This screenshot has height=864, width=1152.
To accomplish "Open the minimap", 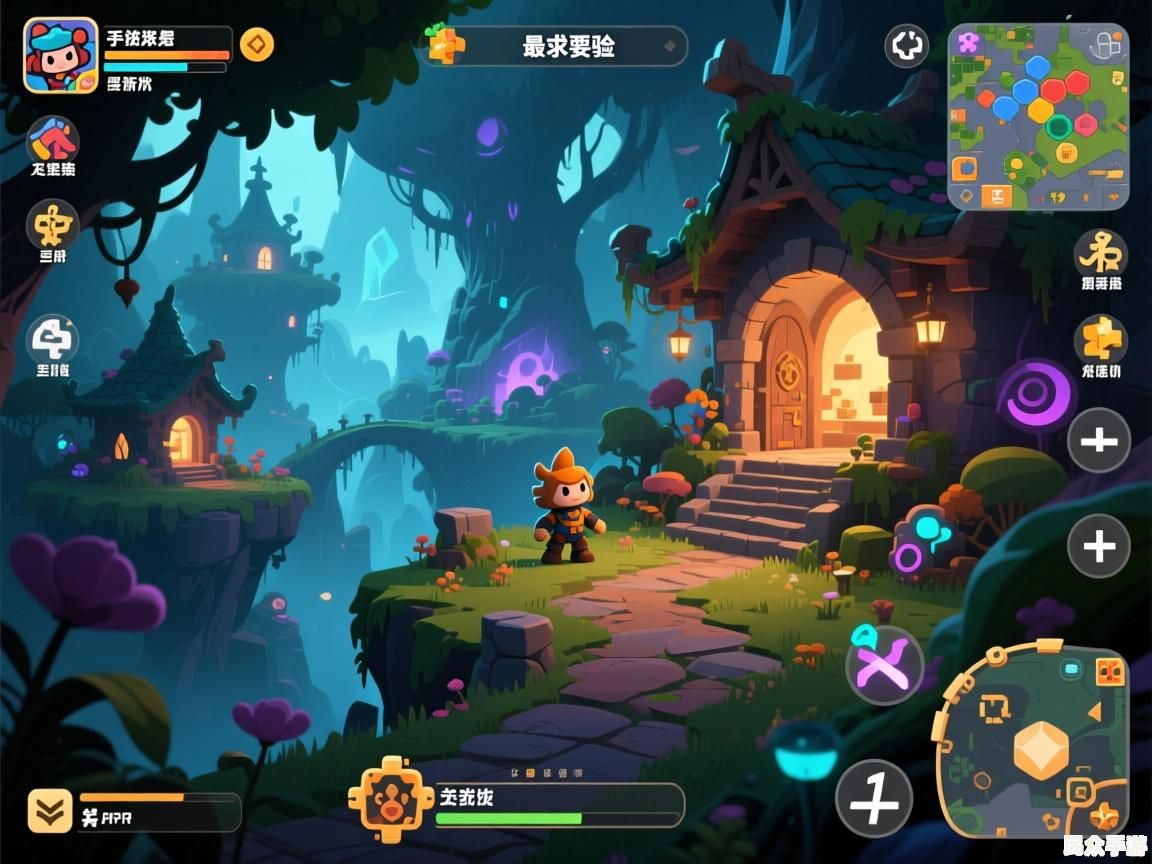I will click(x=1038, y=116).
